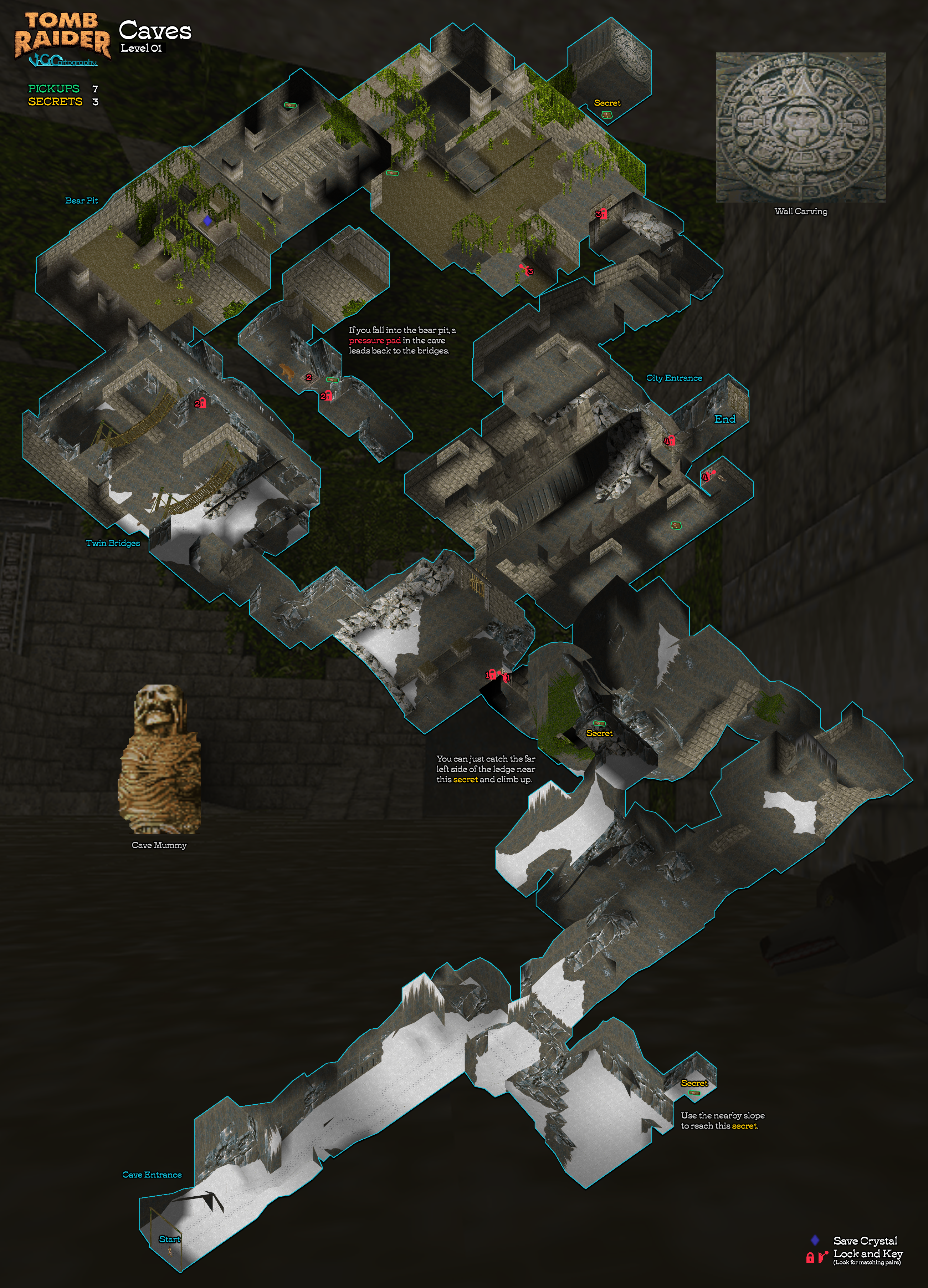Select the Start marker at the cave entrance

(x=169, y=1239)
